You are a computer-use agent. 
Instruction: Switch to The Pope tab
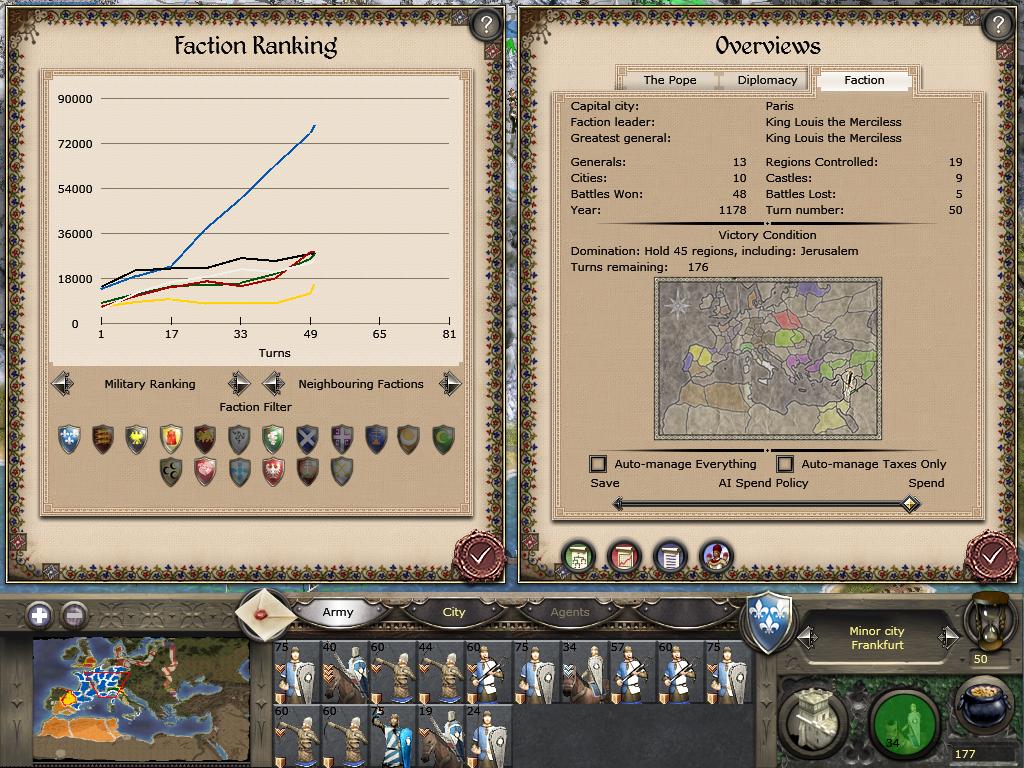tap(669, 80)
